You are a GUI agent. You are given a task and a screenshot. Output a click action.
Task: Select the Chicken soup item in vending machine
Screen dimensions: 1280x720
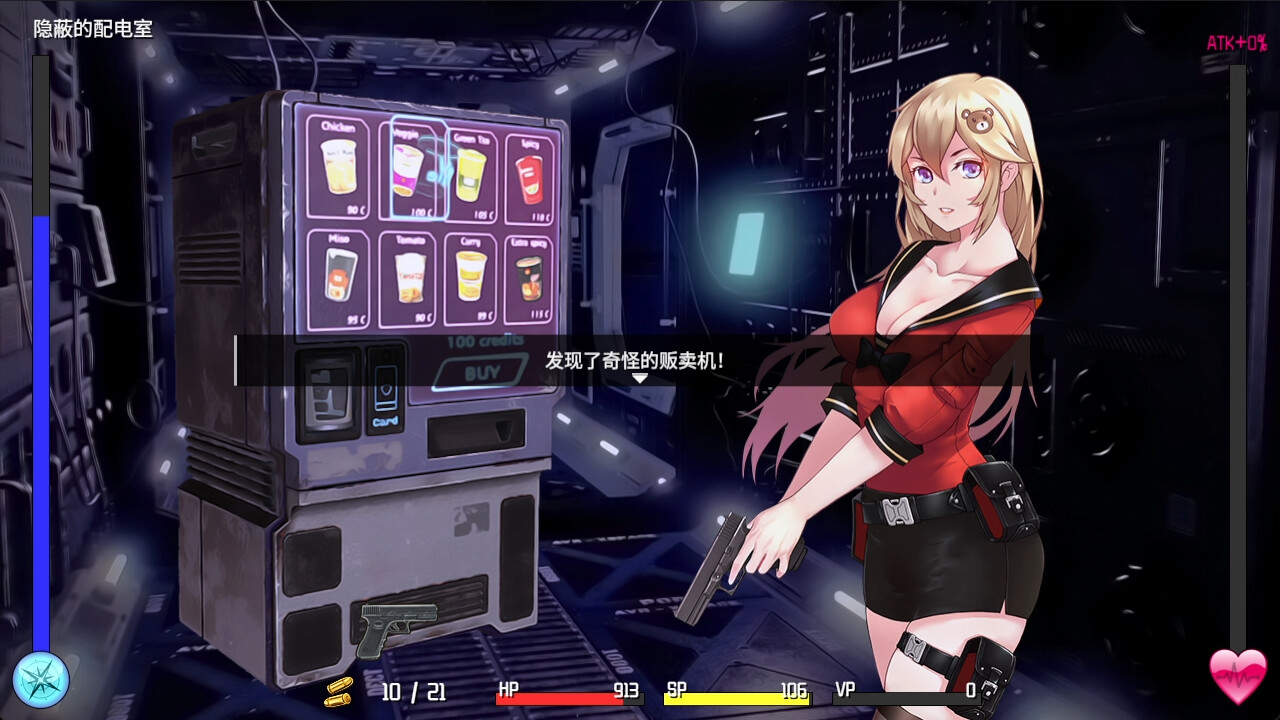[340, 170]
